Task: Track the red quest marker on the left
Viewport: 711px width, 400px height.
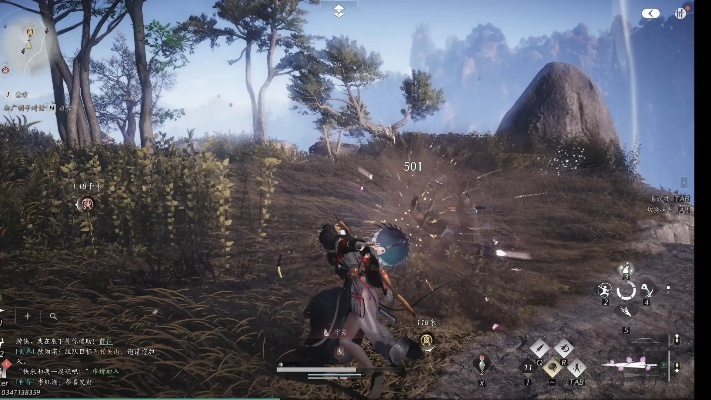Action: pos(87,204)
